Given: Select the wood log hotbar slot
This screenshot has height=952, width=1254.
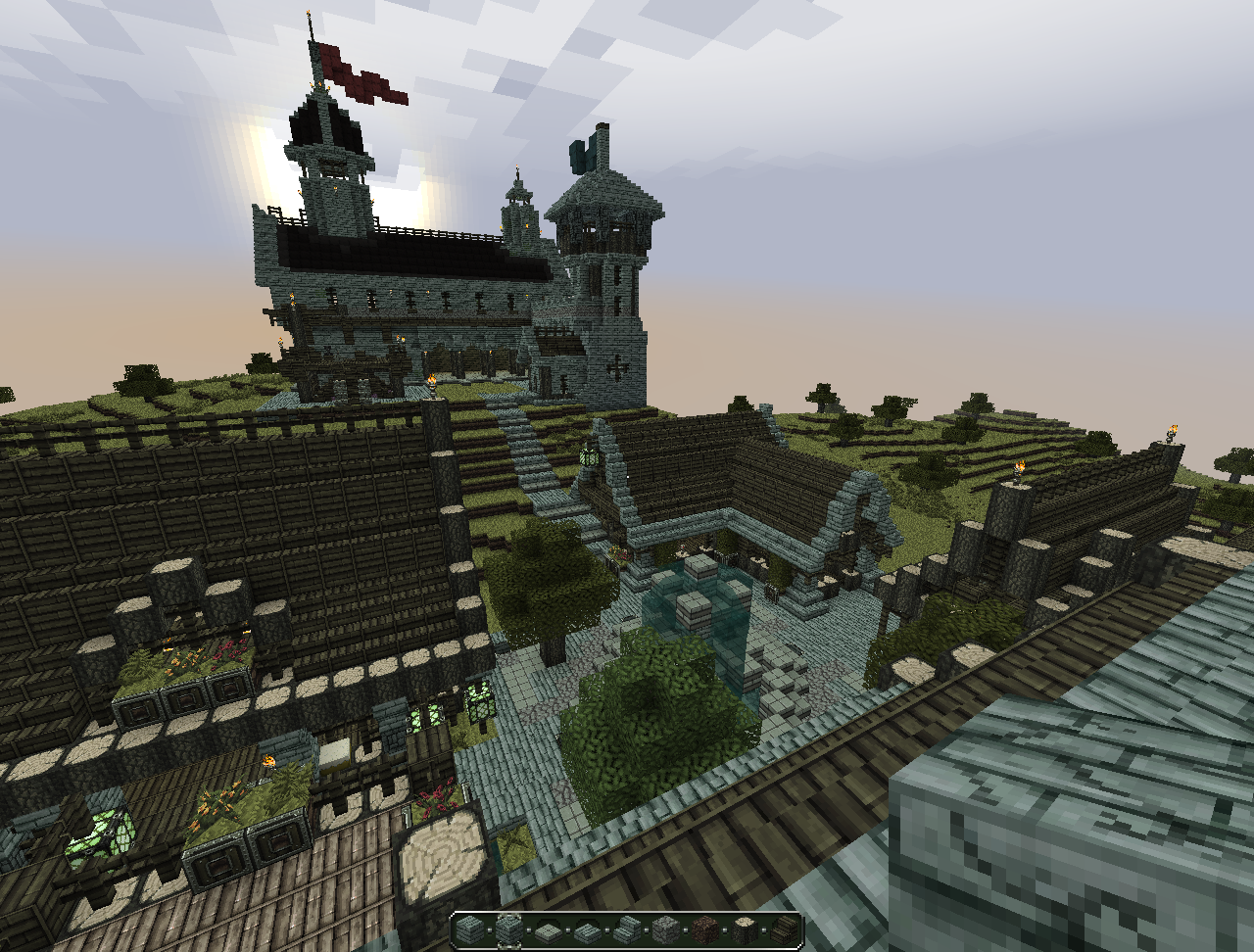Looking at the screenshot, I should (x=743, y=929).
